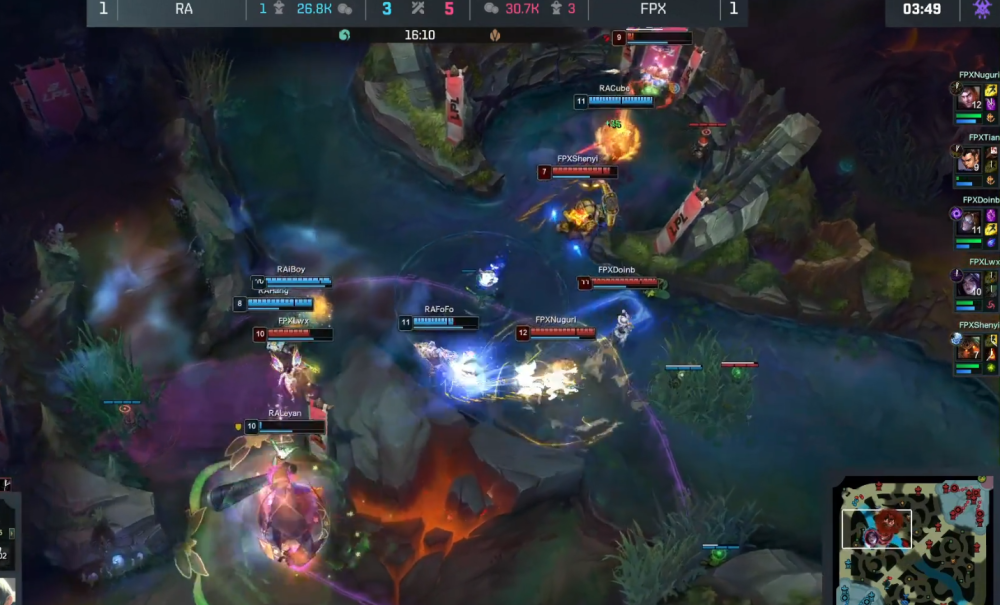This screenshot has width=1000, height=605.
Task: Select FPXShenyi's champion portrait
Action: tap(968, 347)
